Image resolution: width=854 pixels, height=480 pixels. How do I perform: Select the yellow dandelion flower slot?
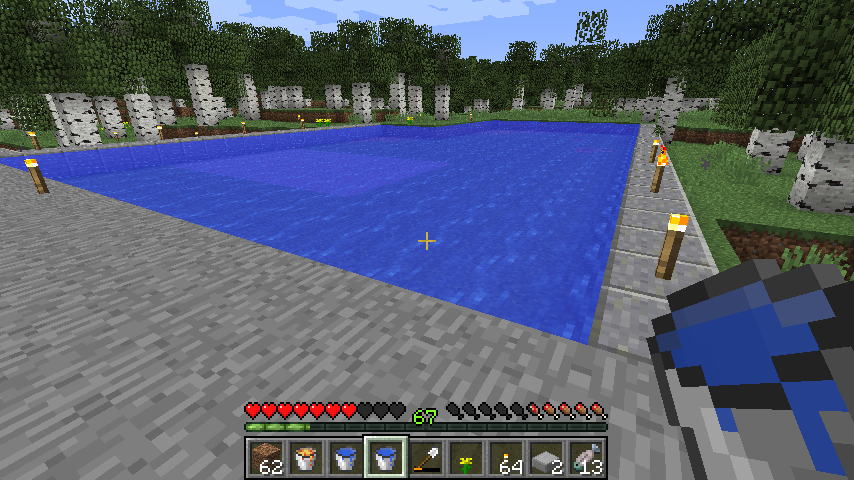point(466,460)
